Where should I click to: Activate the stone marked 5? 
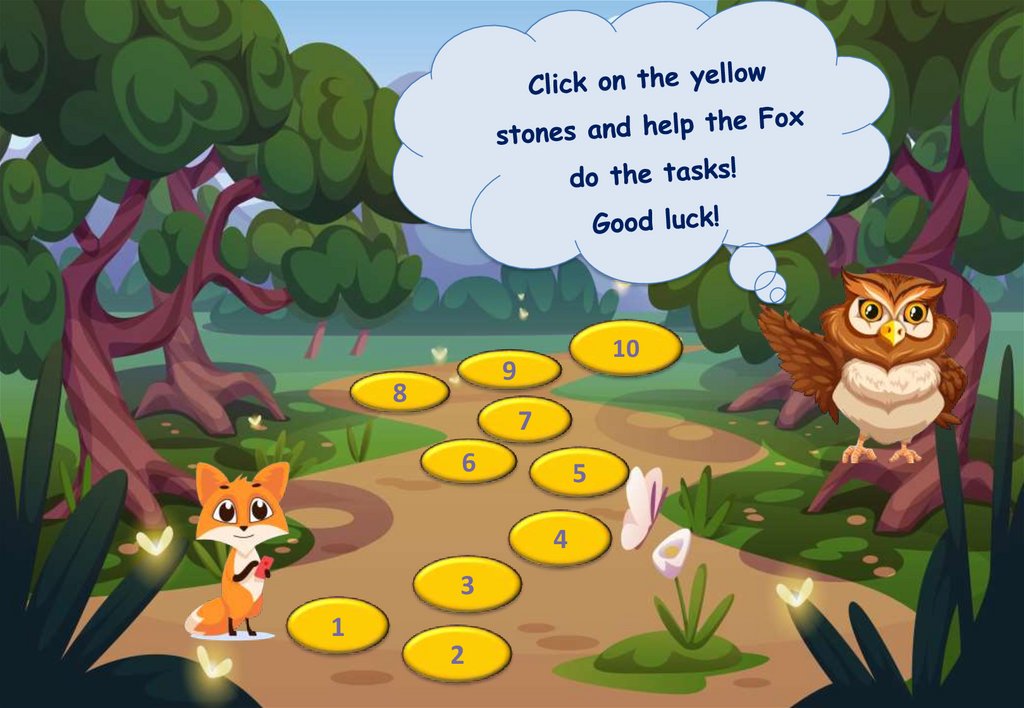(x=579, y=472)
